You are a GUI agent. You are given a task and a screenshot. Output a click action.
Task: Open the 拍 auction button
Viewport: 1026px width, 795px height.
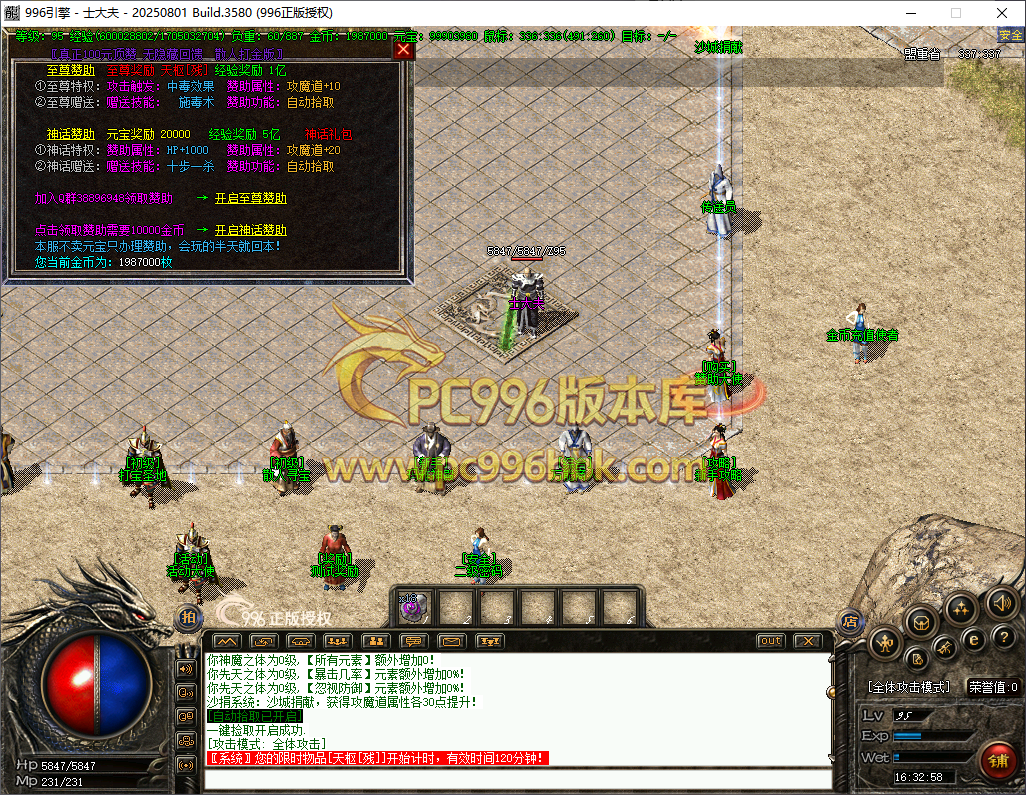click(x=188, y=618)
